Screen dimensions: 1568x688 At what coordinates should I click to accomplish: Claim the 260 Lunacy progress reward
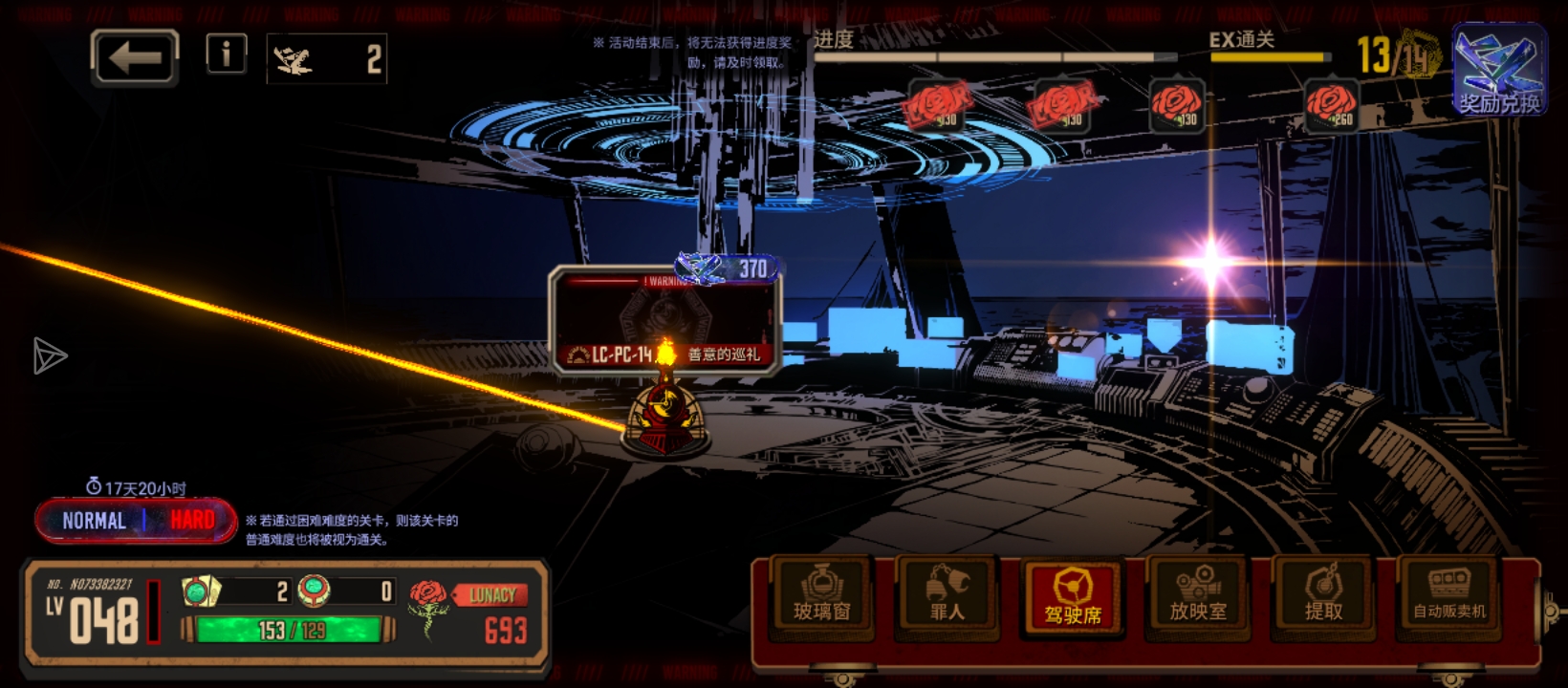(1331, 105)
